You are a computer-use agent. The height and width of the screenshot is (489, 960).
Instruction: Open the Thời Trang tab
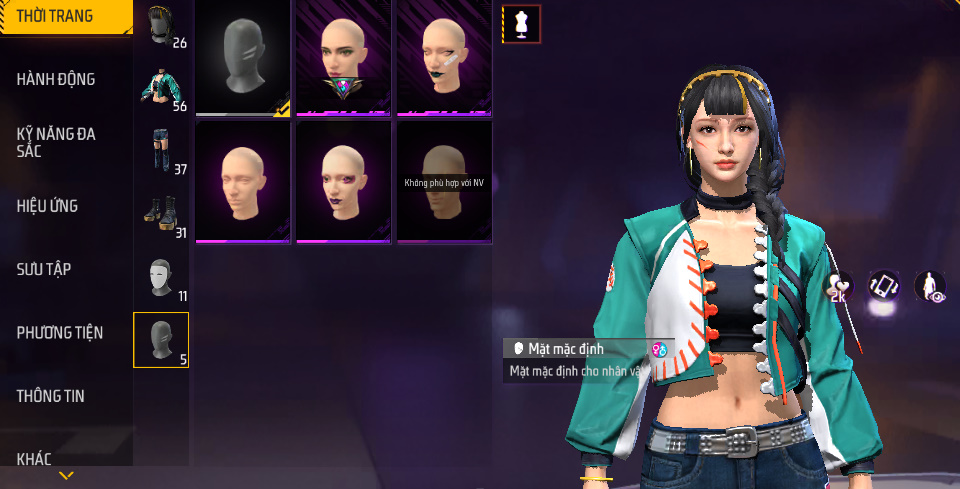pos(60,16)
